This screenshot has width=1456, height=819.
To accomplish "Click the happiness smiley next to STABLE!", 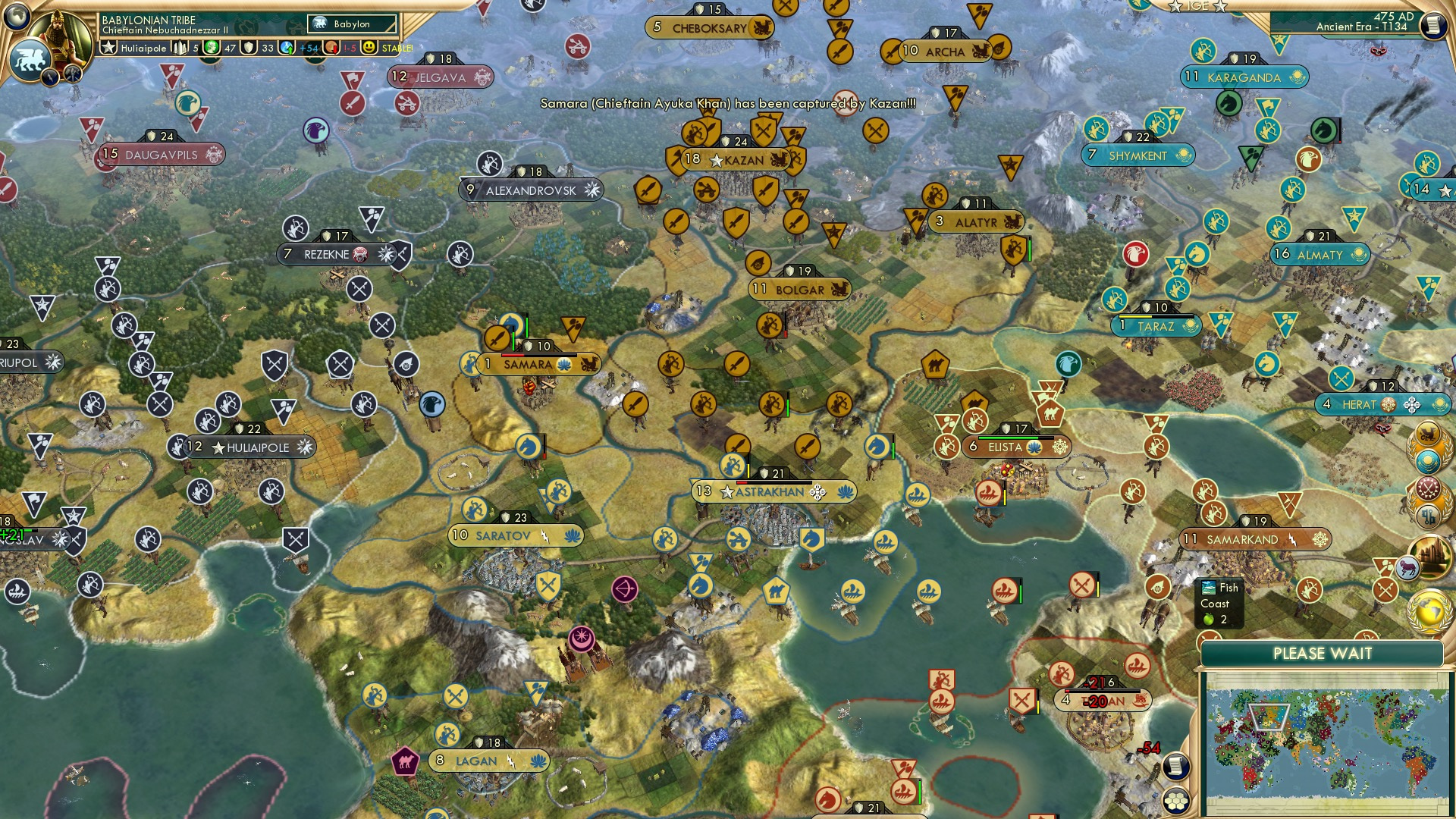I will [369, 47].
